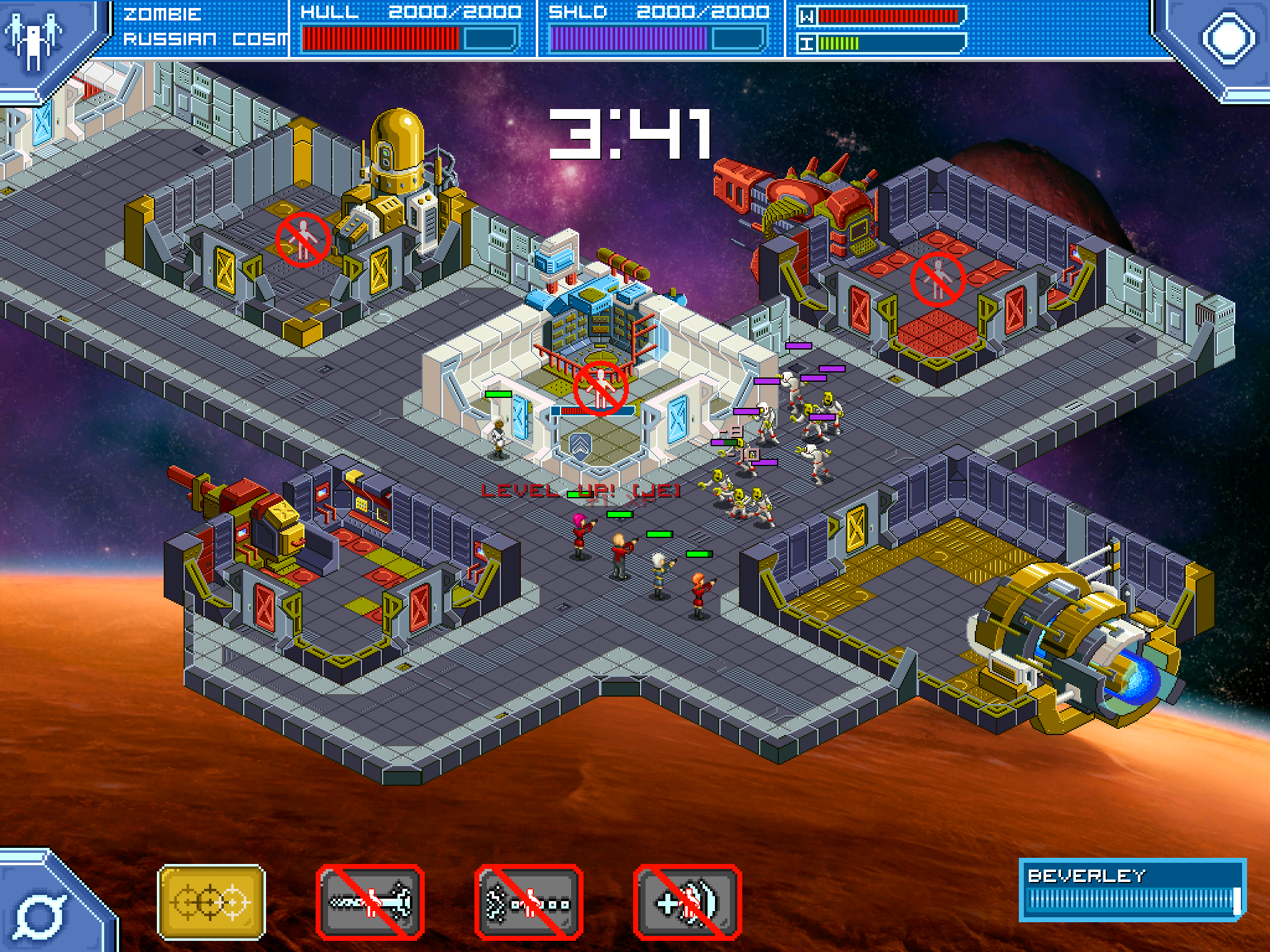Open the crew roster icon
The height and width of the screenshot is (952, 1270).
(x=34, y=38)
